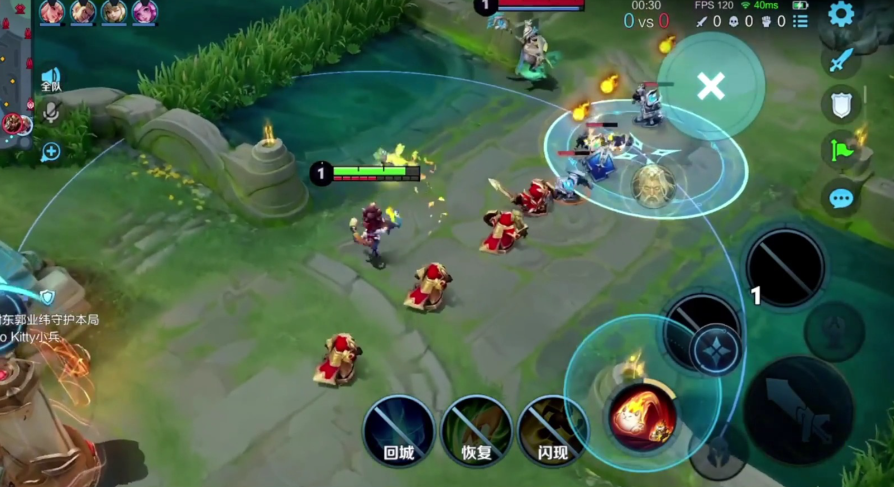
Task: Toggle the muted microphone icon
Action: click(x=50, y=113)
